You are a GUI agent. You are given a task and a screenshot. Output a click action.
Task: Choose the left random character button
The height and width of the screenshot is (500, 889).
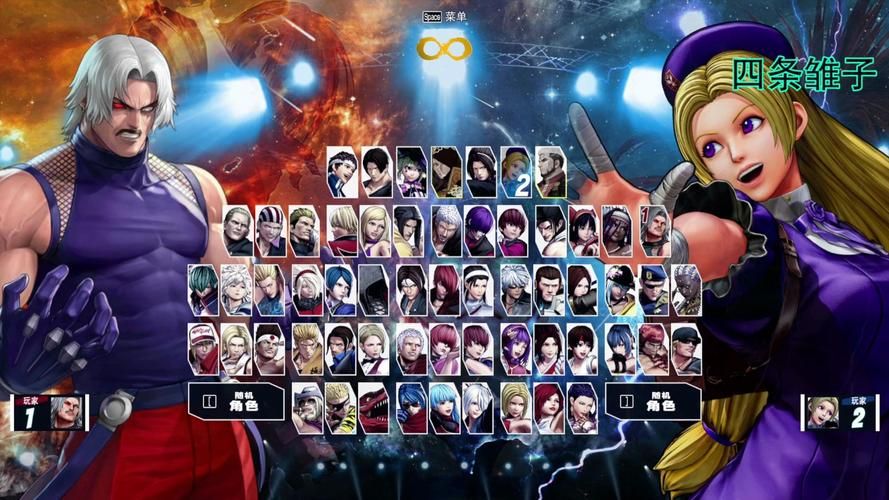239,402
